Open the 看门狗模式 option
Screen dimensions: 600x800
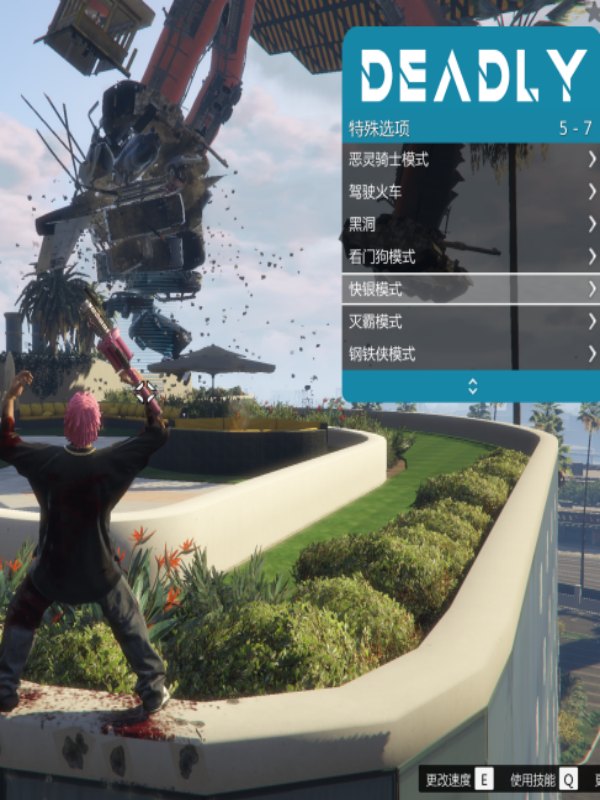click(470, 257)
